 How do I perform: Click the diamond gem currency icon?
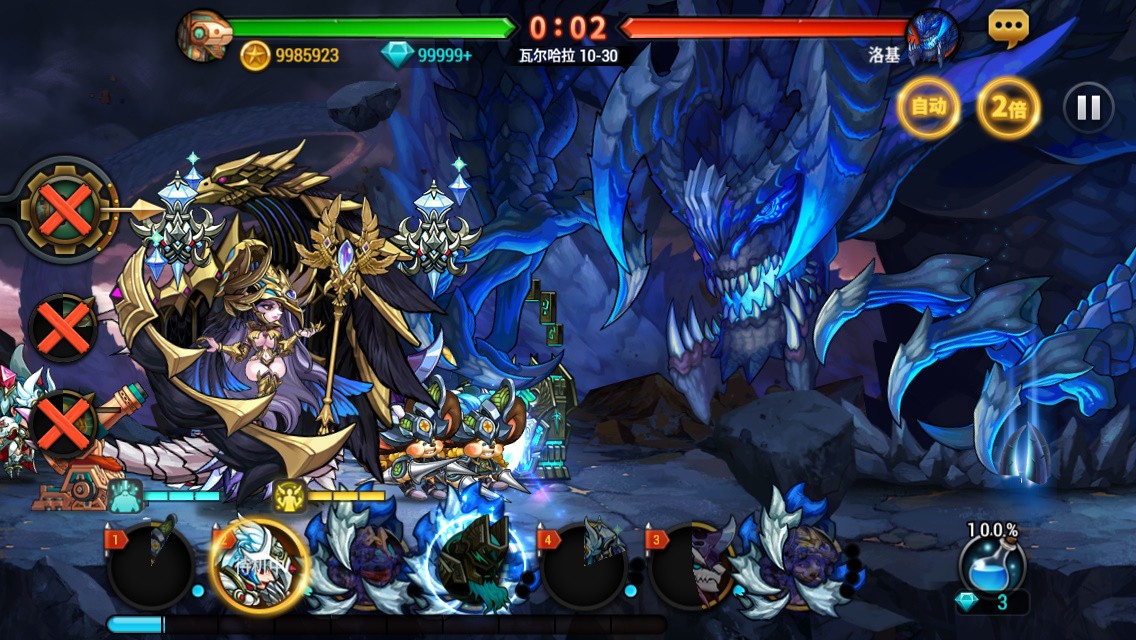click(x=397, y=55)
